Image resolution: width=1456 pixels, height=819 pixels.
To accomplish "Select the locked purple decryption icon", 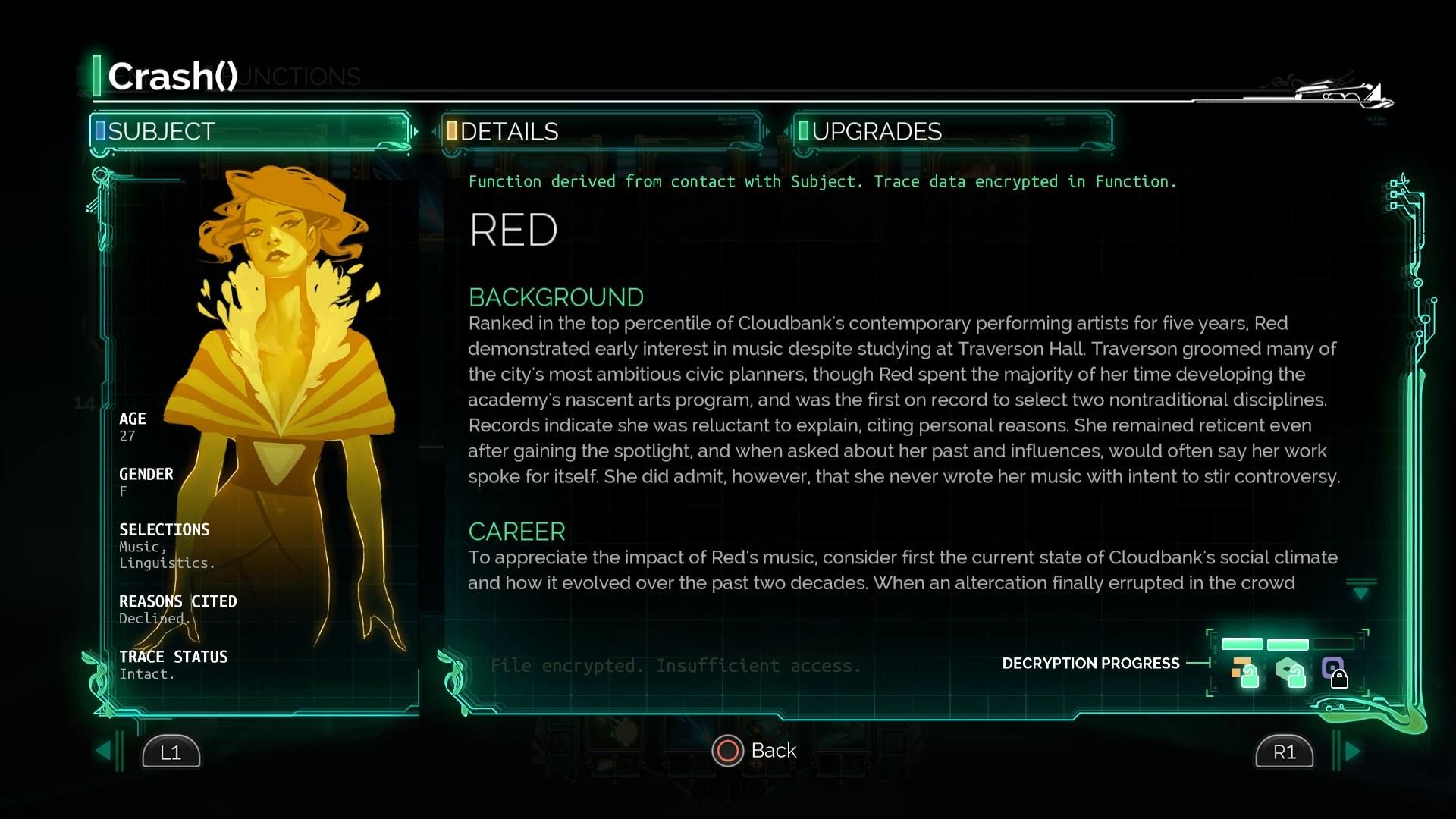I will coord(1334,672).
